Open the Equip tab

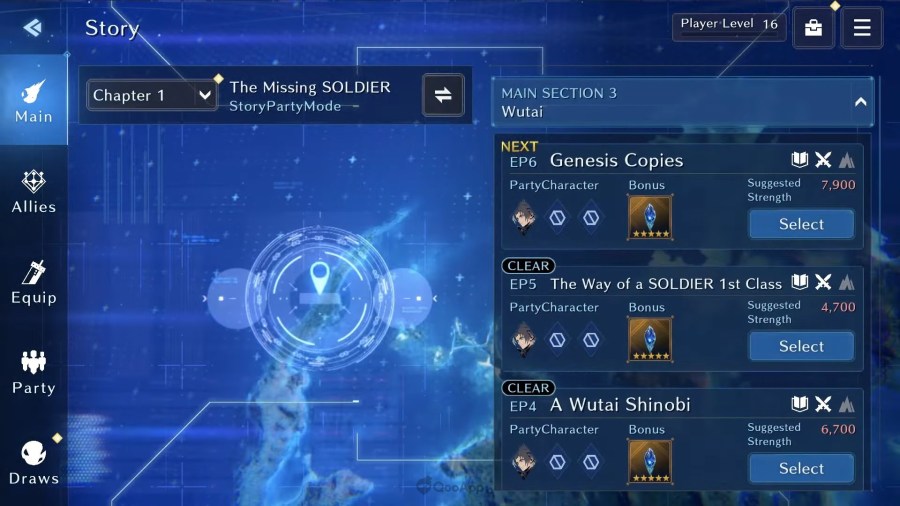click(33, 282)
